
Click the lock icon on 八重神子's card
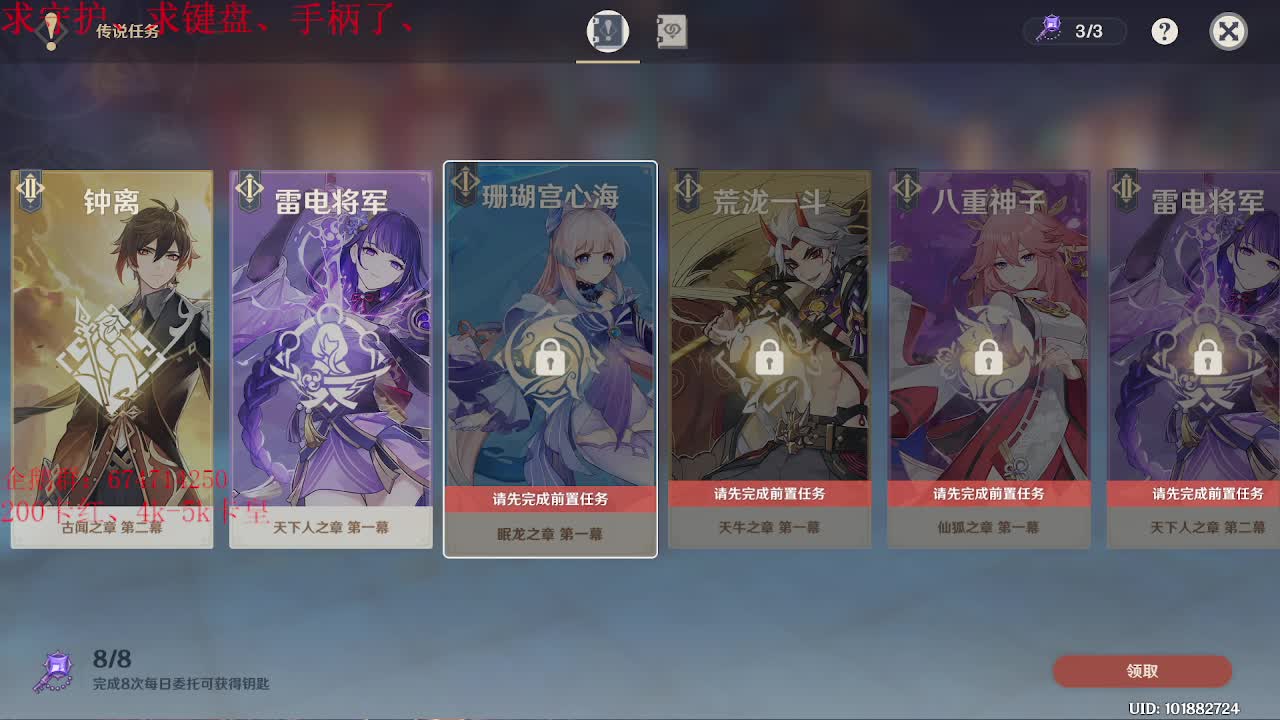(987, 357)
